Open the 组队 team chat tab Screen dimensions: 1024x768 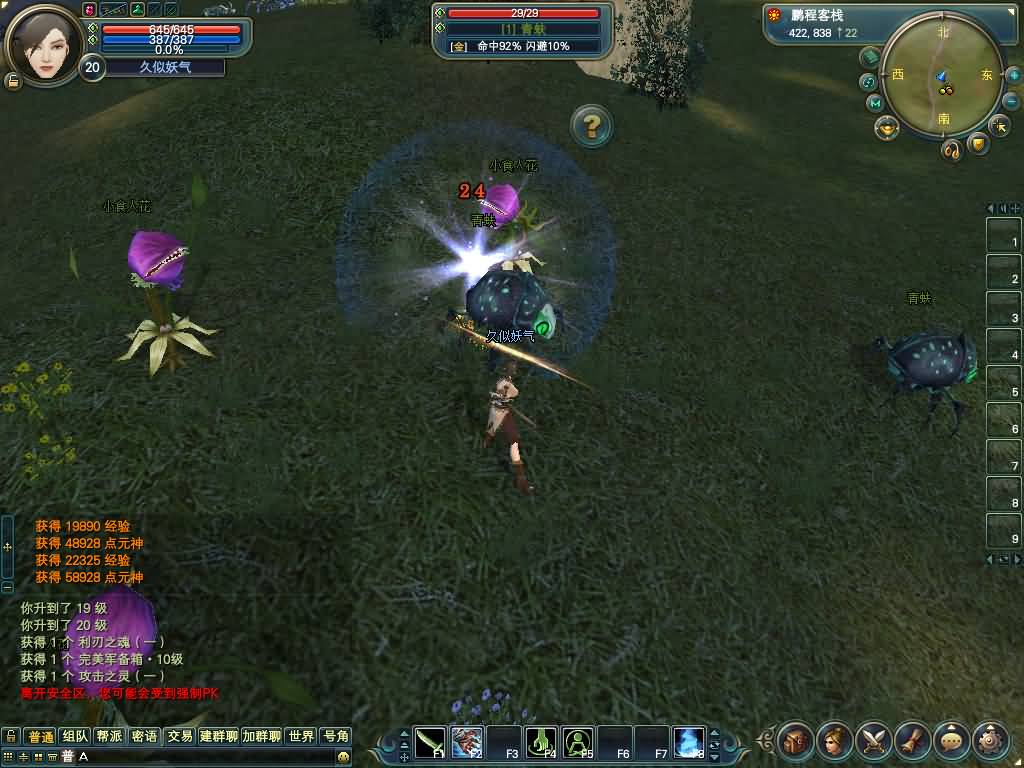pyautogui.click(x=75, y=737)
